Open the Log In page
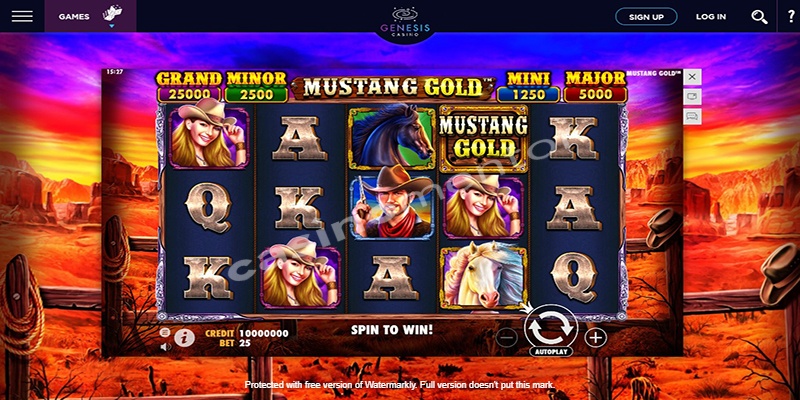This screenshot has width=800, height=400. coord(711,17)
